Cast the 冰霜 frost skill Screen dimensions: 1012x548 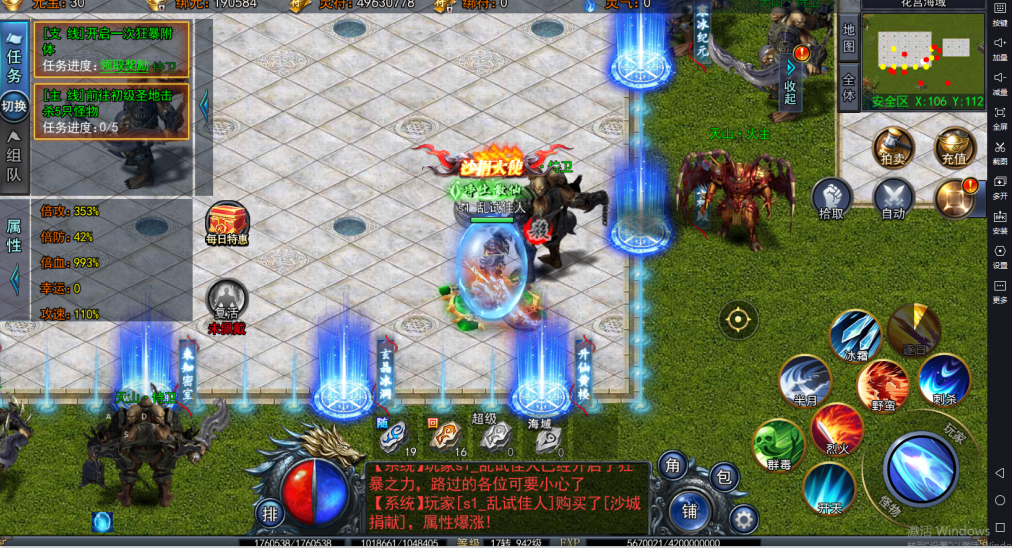point(856,336)
